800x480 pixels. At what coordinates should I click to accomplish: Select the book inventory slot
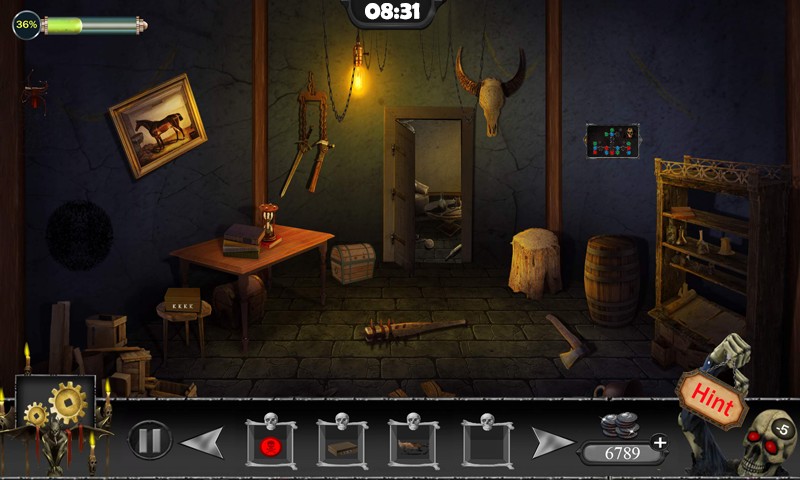point(342,445)
